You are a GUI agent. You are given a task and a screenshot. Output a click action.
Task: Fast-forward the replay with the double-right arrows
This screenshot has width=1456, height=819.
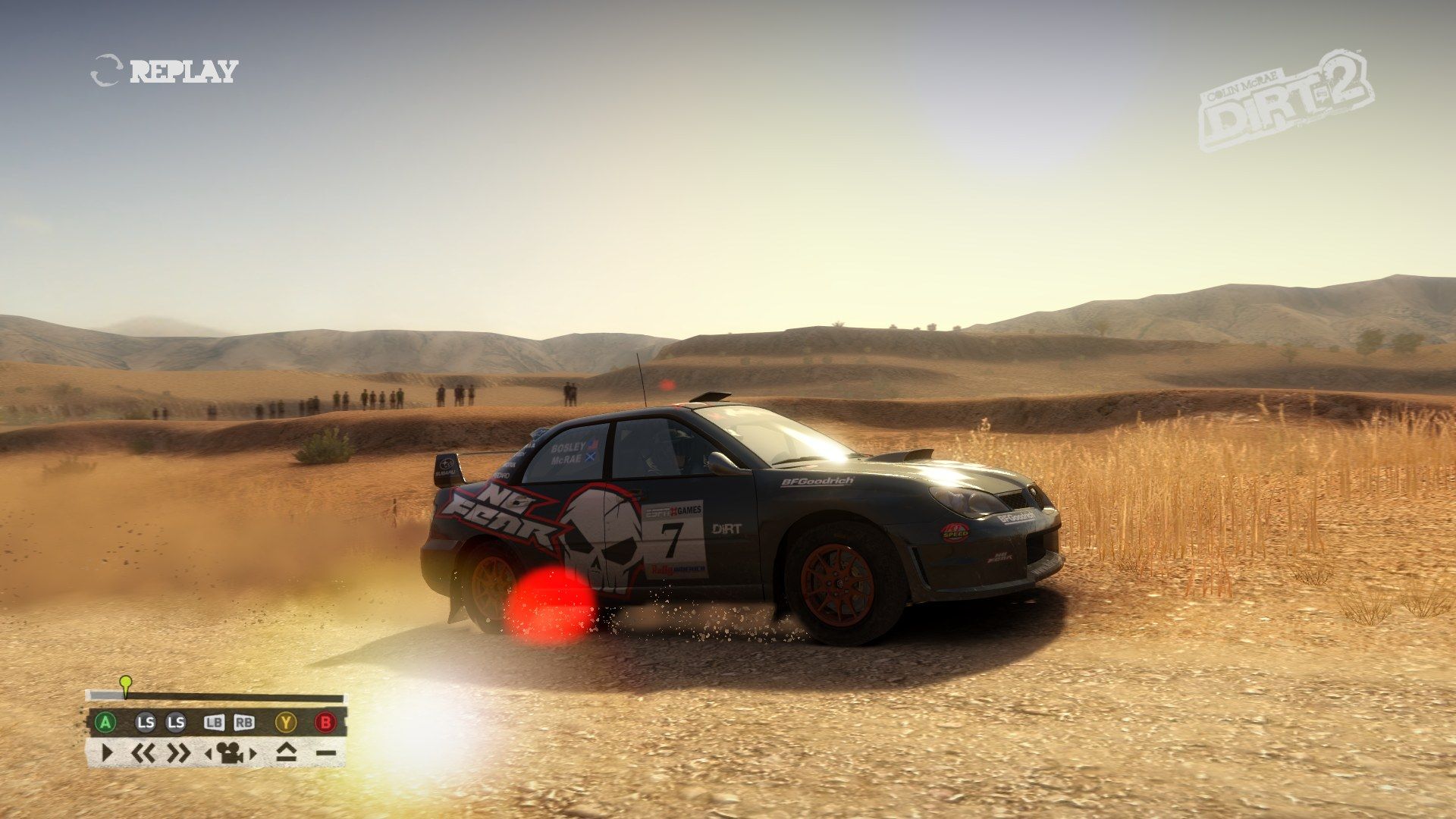click(178, 753)
